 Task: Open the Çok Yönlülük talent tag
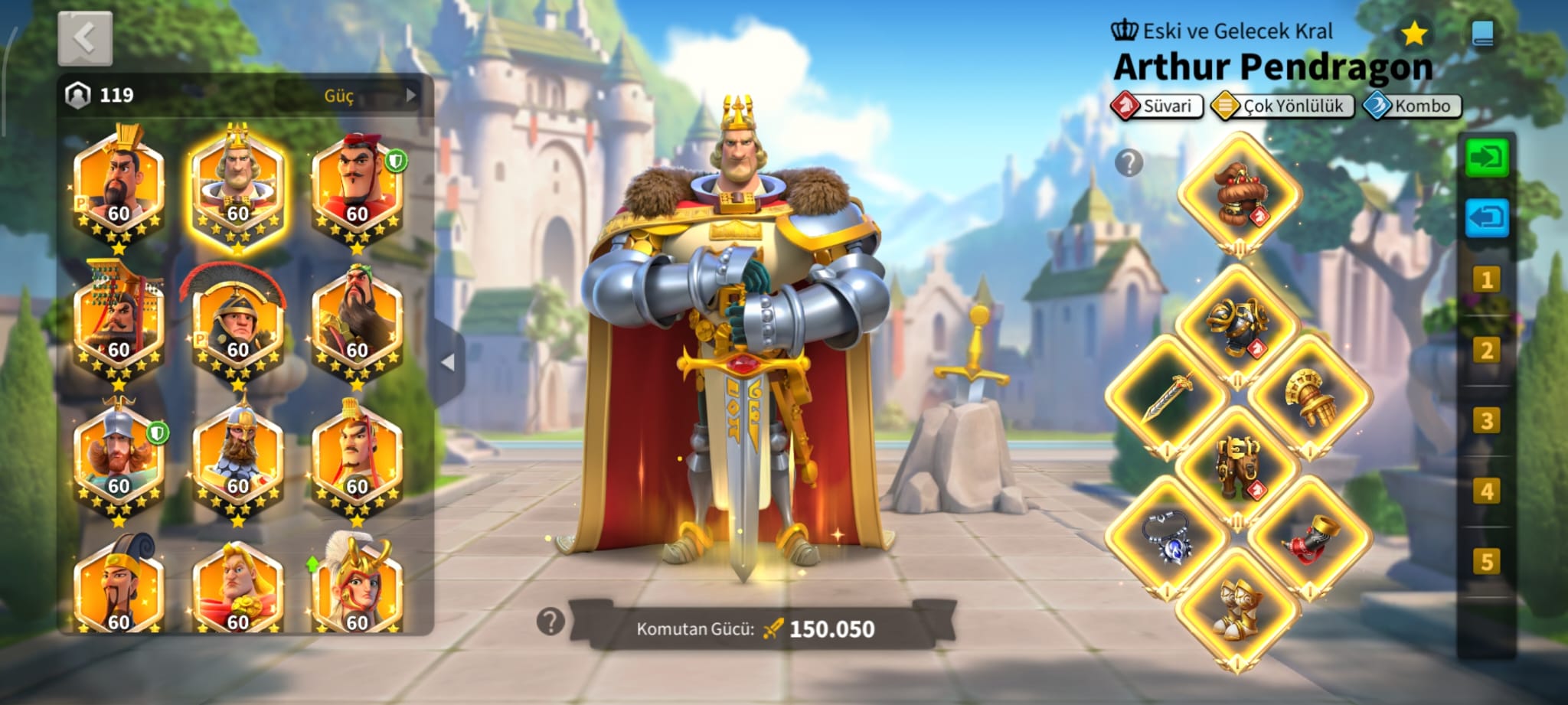point(1282,106)
